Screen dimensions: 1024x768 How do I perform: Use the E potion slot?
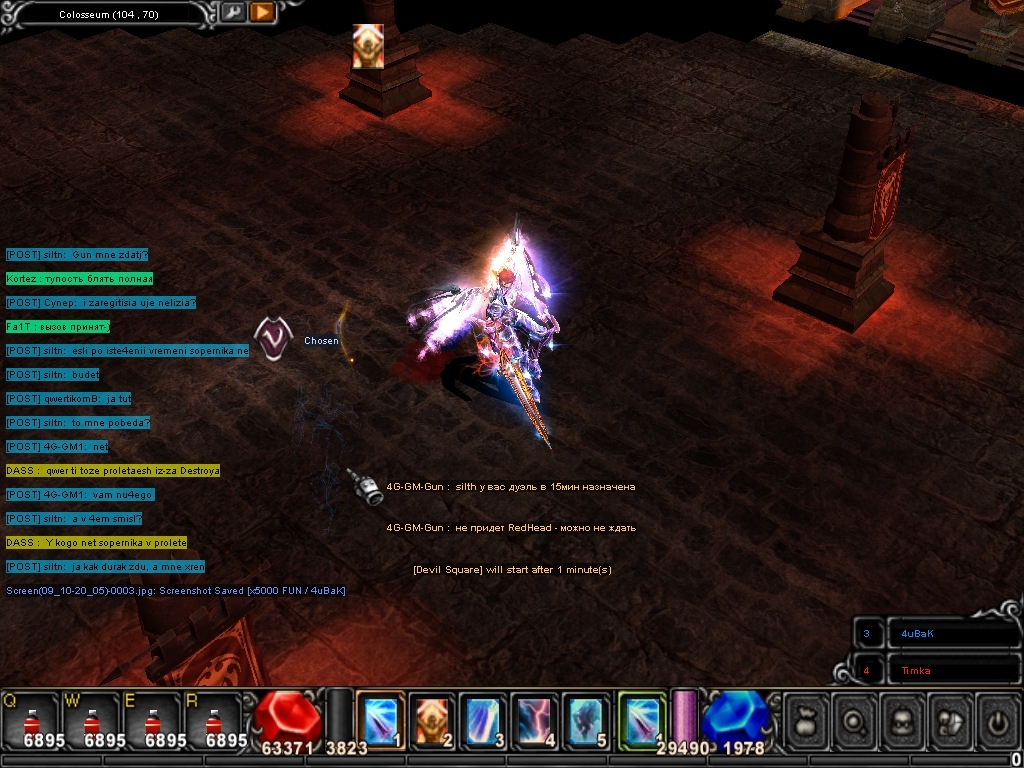[152, 720]
